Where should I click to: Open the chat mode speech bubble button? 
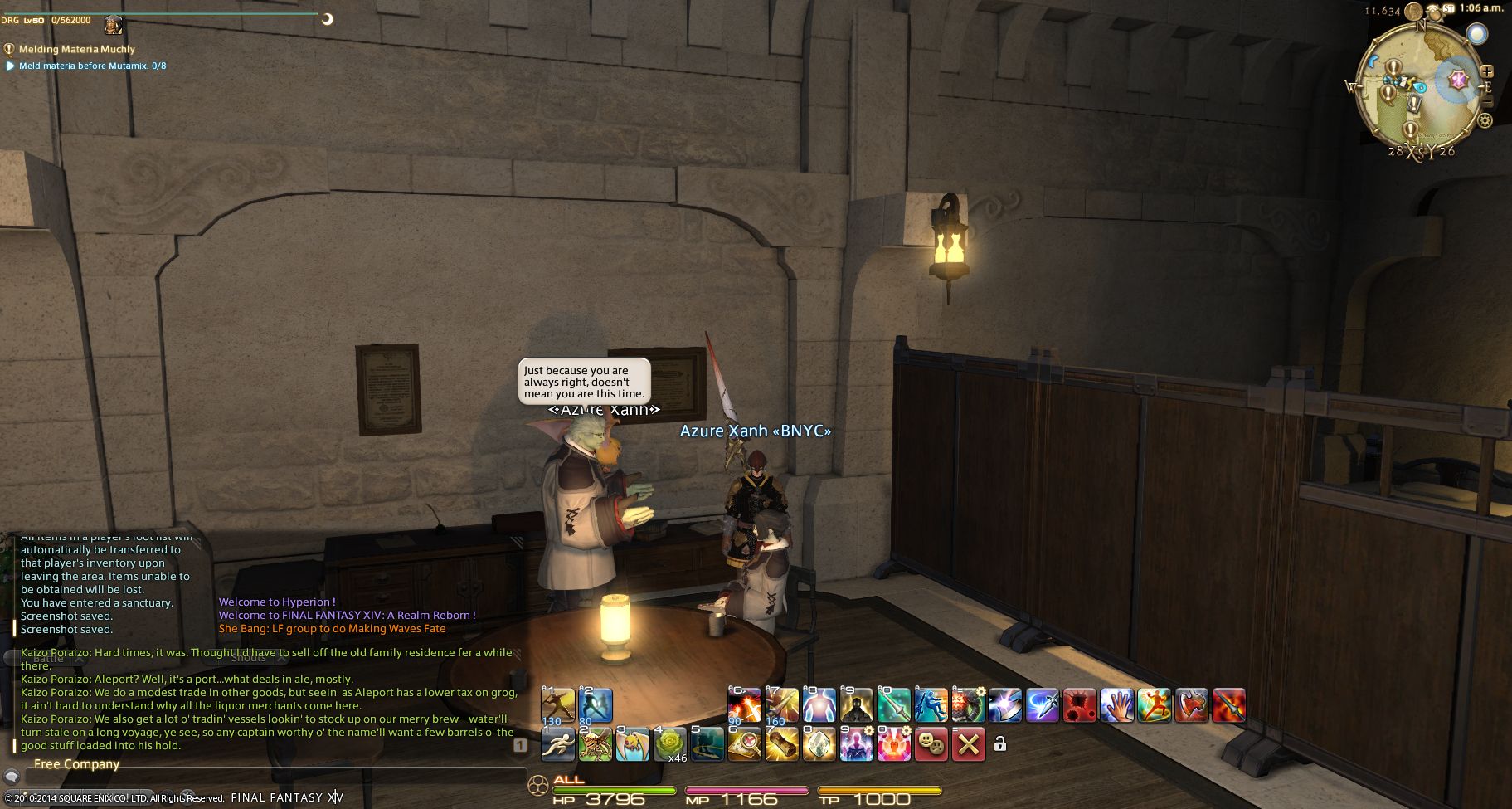(12, 777)
